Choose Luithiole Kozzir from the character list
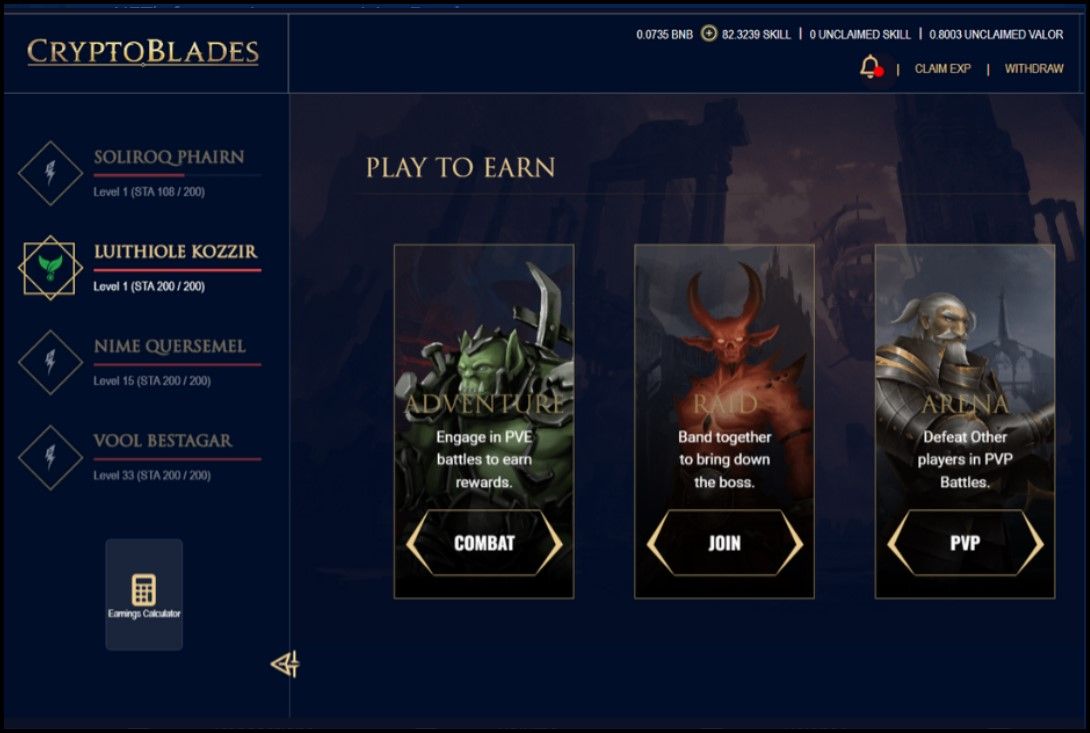Screen dimensions: 1090x733 tap(174, 252)
